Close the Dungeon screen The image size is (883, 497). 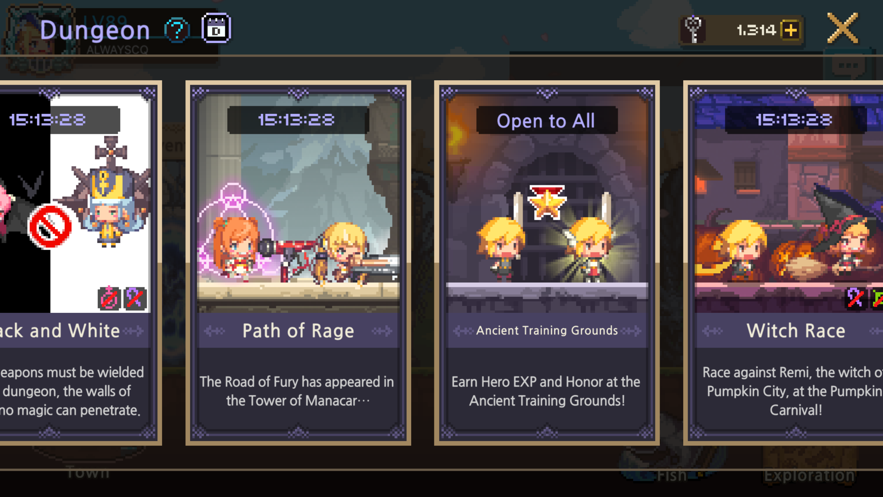tap(842, 29)
